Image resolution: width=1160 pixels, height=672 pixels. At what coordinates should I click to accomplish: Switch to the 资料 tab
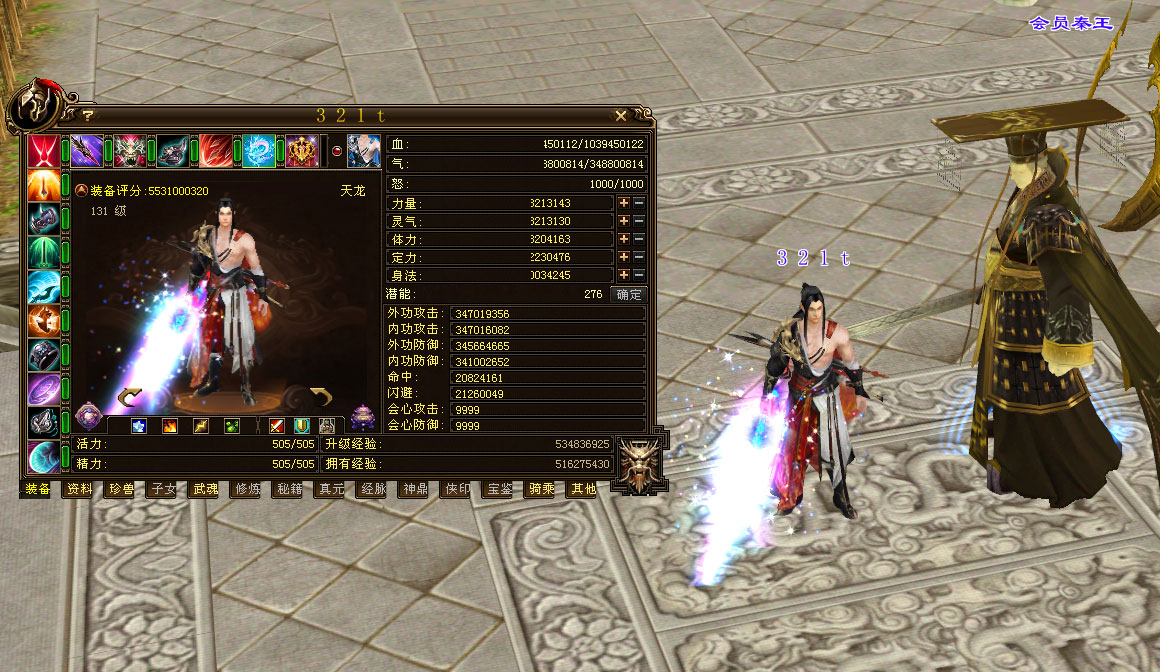click(79, 489)
